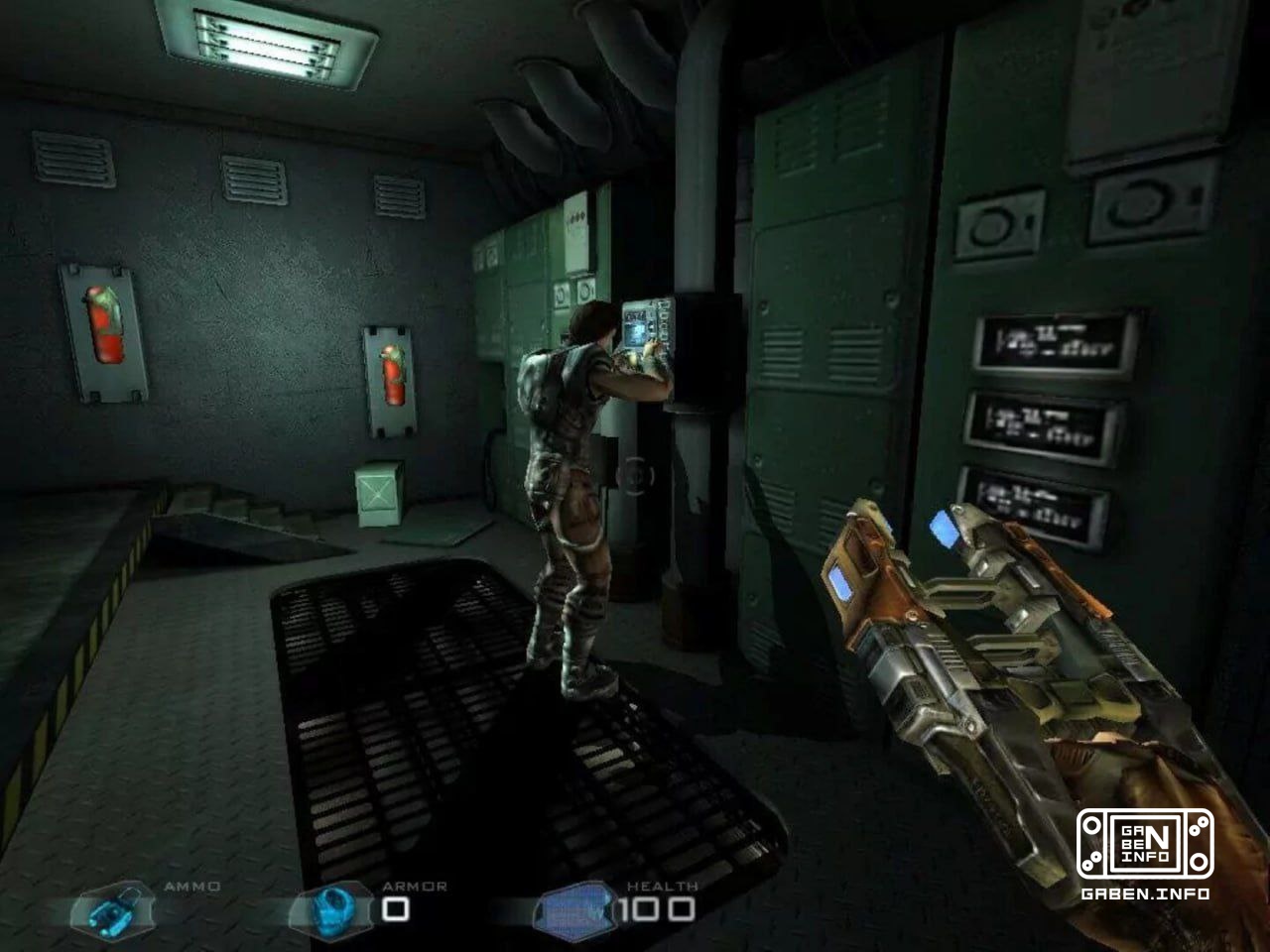Viewport: 1270px width, 952px height.
Task: Open the wall console the soldier is using
Action: 647,327
